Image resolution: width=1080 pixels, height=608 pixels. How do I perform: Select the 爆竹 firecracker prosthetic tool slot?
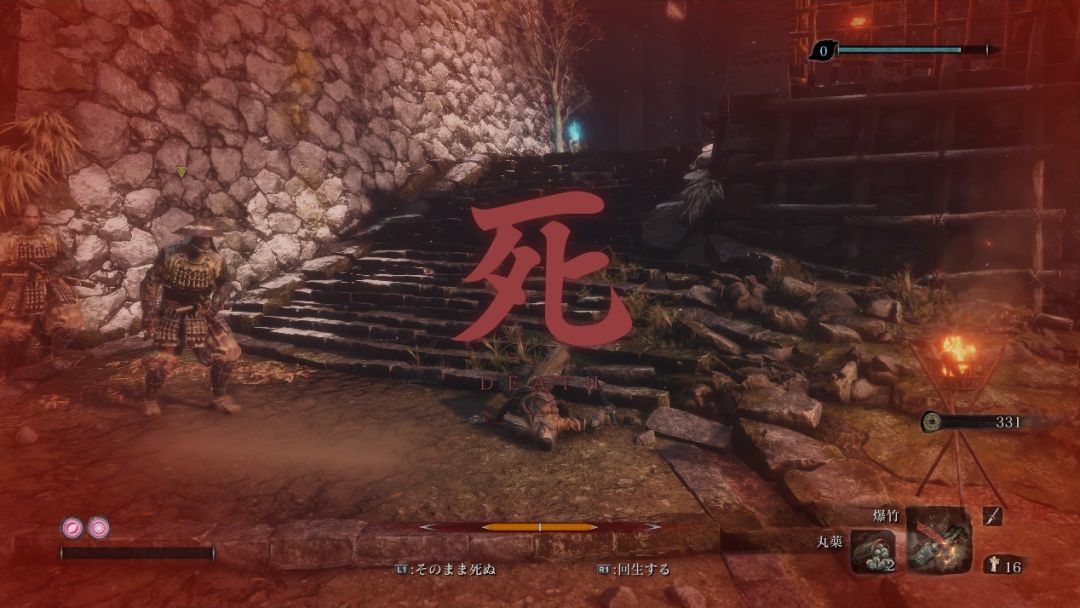pyautogui.click(x=938, y=539)
